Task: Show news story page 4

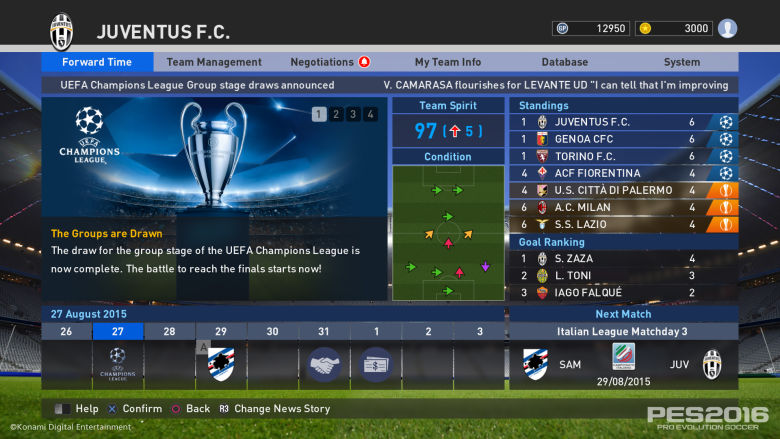Action: pyautogui.click(x=369, y=114)
